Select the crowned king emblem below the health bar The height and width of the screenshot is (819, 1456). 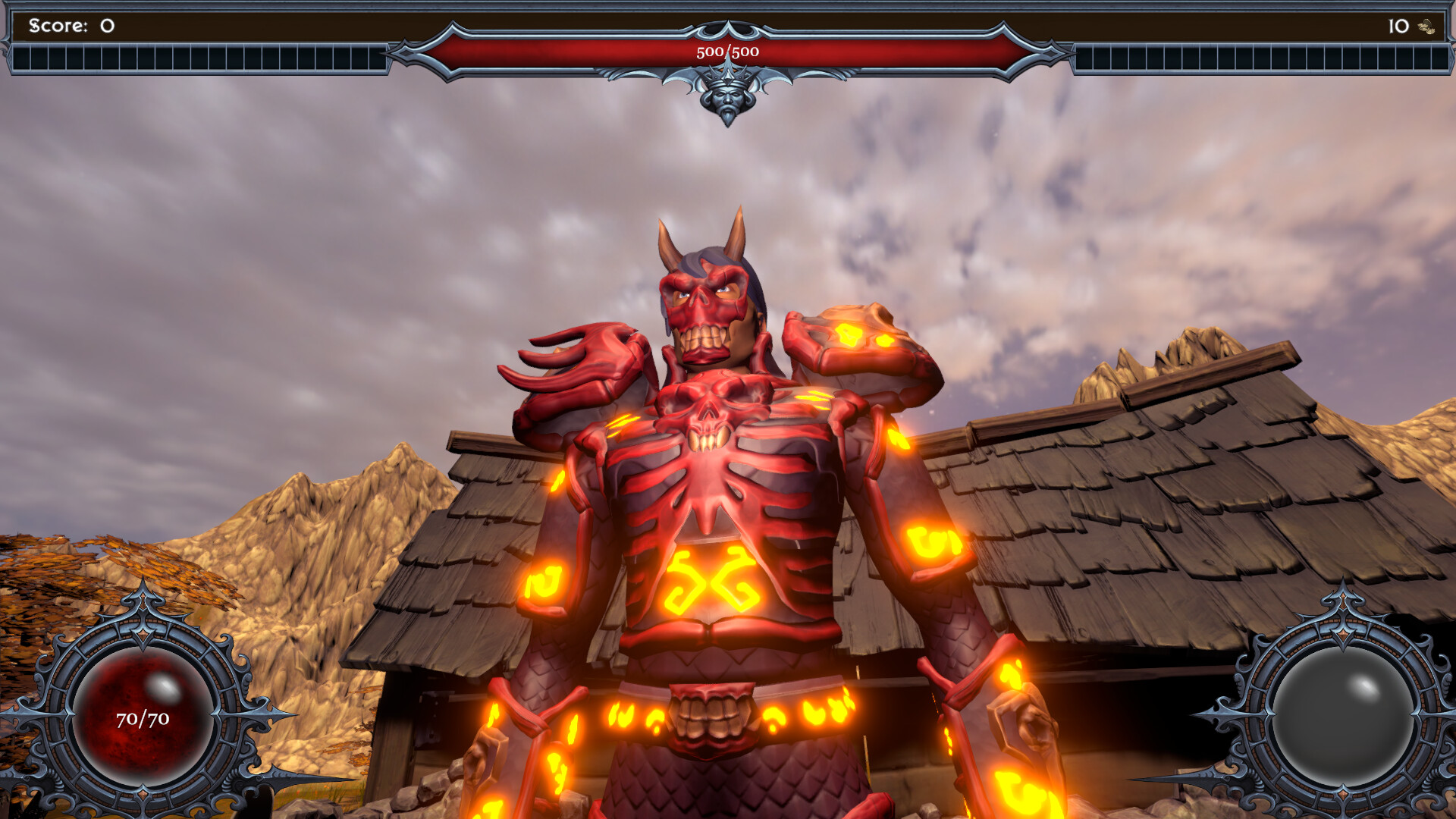click(x=726, y=99)
